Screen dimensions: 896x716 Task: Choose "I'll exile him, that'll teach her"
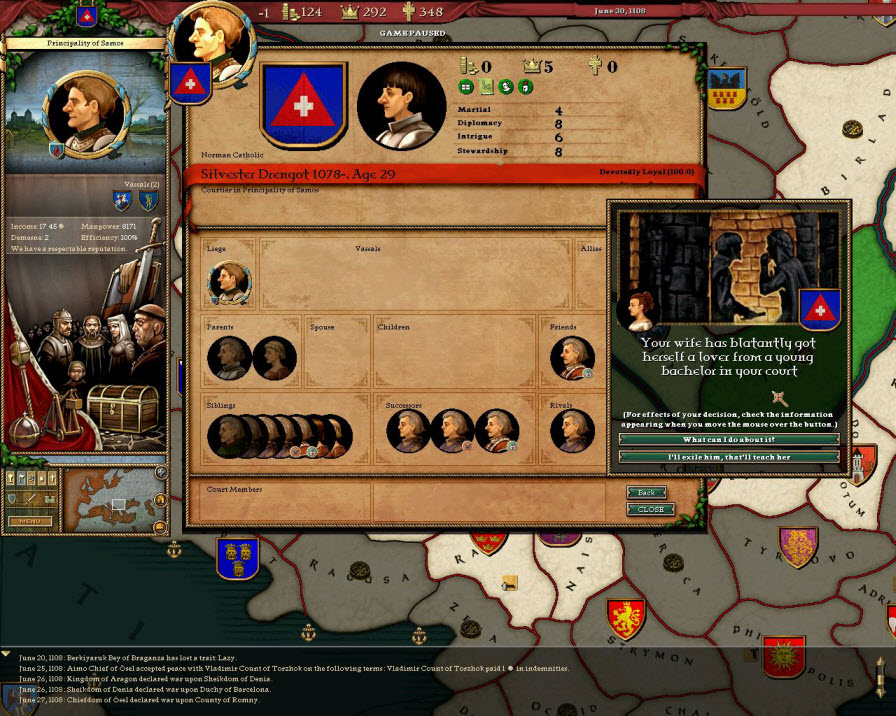729,457
